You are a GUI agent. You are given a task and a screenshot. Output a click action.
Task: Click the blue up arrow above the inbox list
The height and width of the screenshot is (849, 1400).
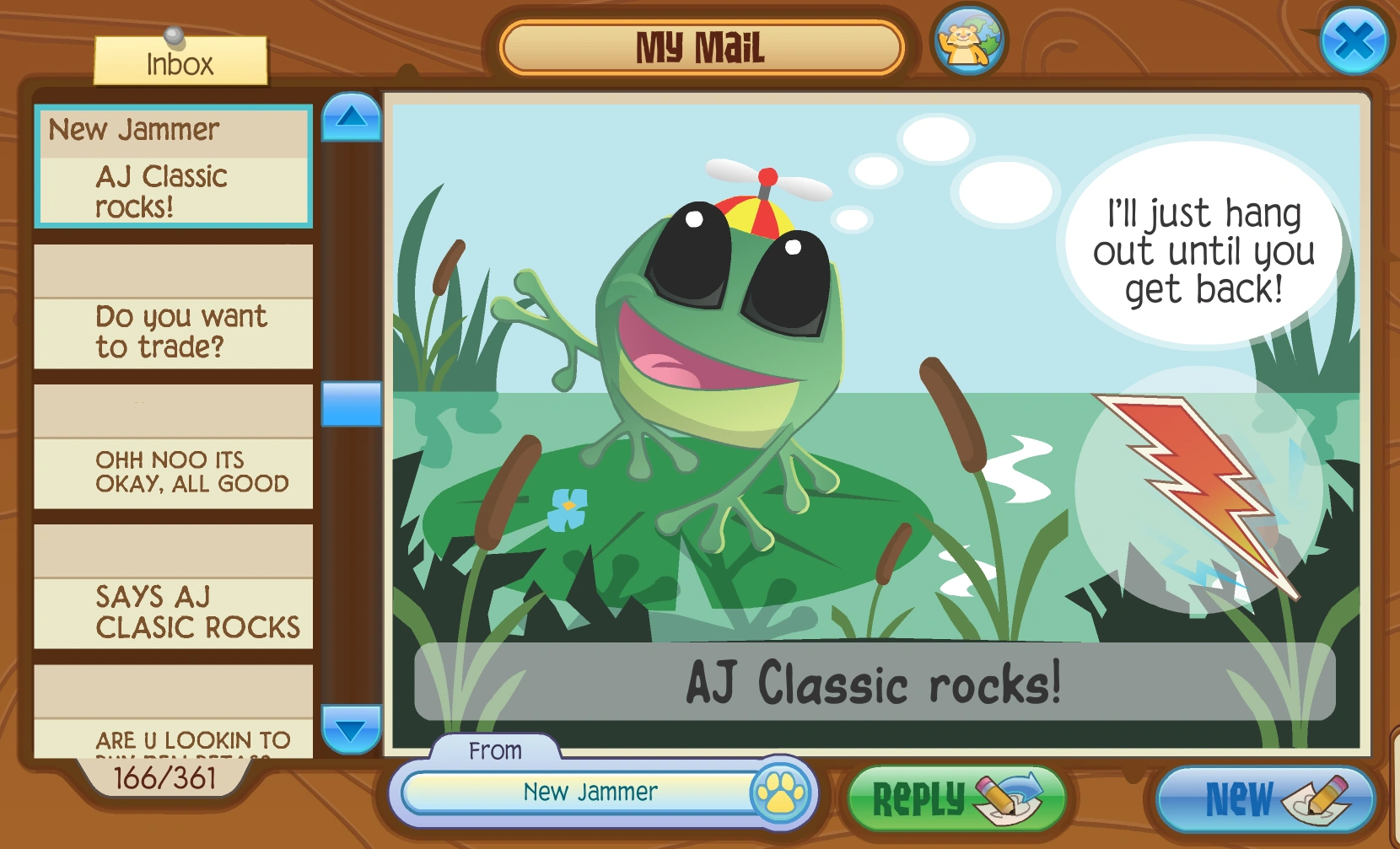tap(350, 117)
